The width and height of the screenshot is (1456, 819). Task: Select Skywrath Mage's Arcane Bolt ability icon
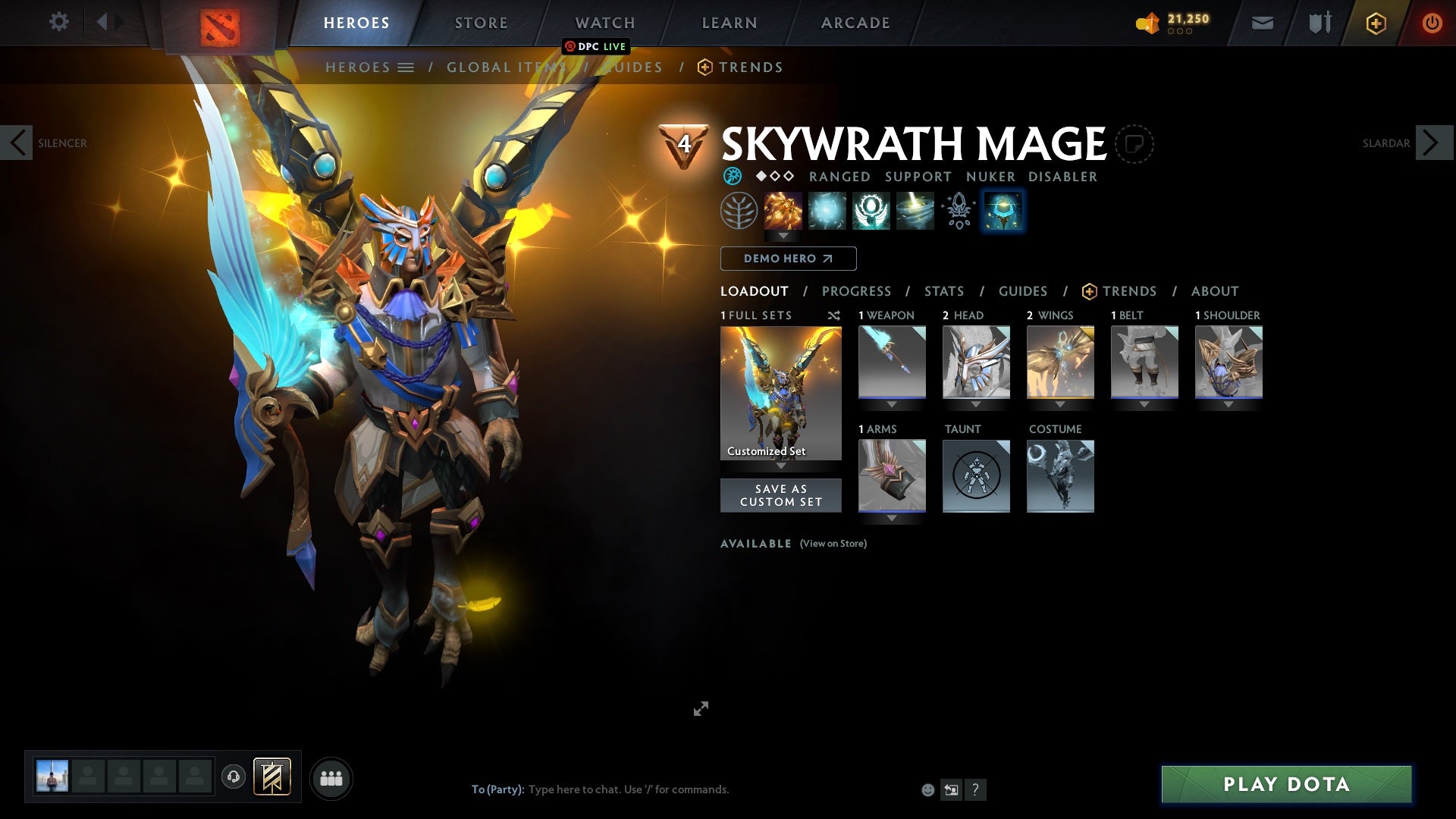point(783,211)
